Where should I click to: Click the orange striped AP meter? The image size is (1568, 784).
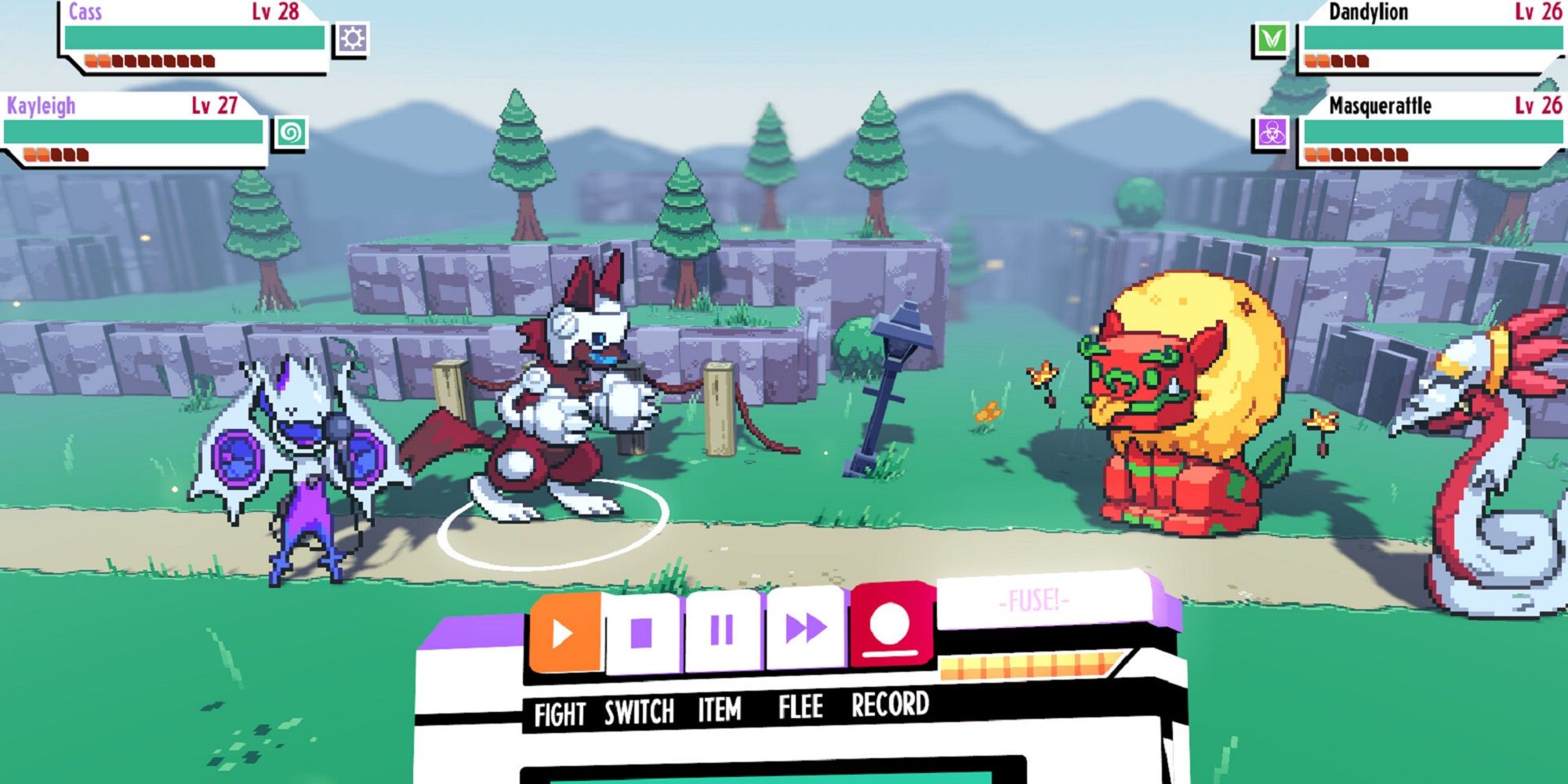(x=1027, y=666)
